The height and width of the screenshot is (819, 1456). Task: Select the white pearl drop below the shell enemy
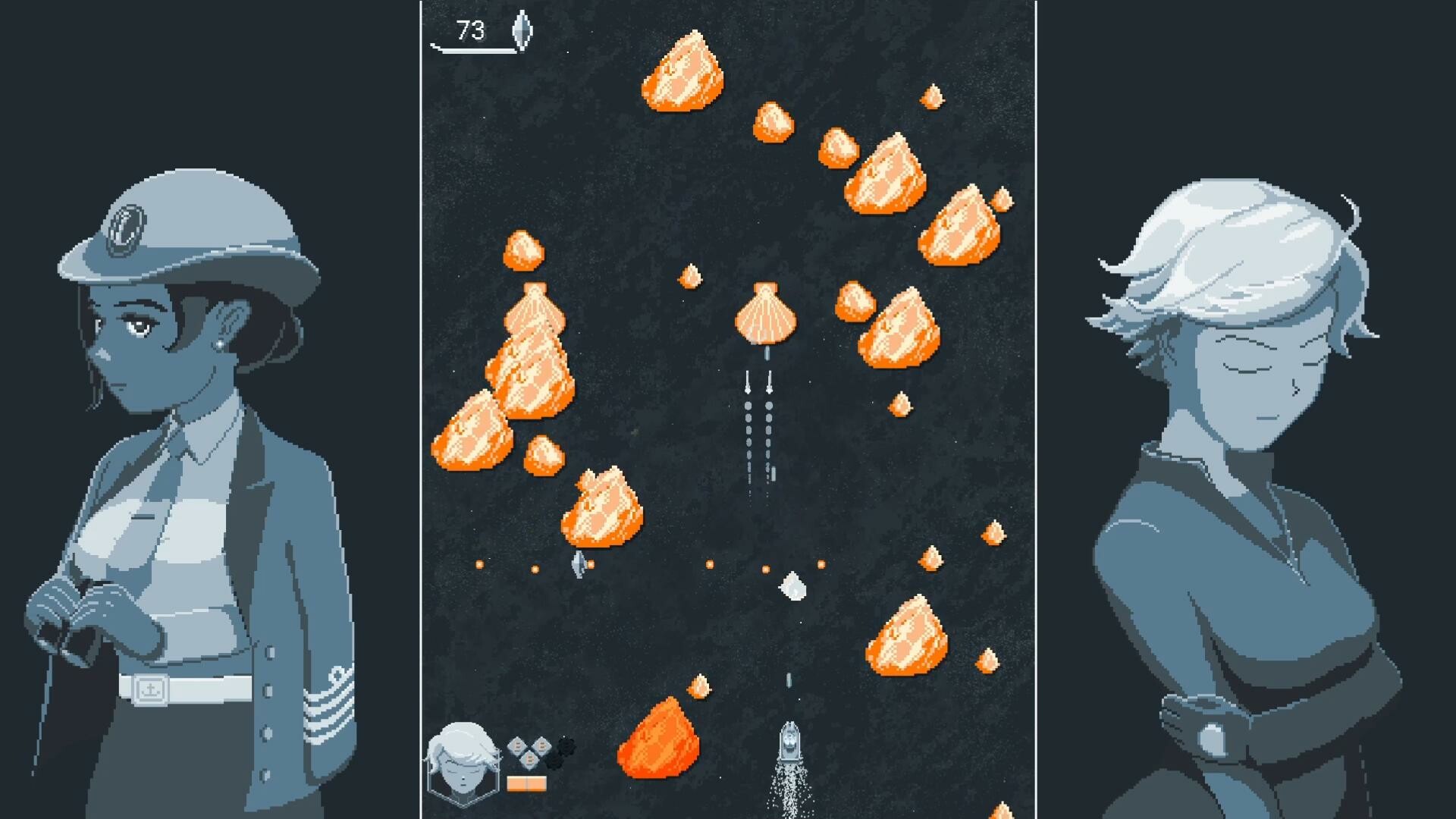click(x=793, y=586)
